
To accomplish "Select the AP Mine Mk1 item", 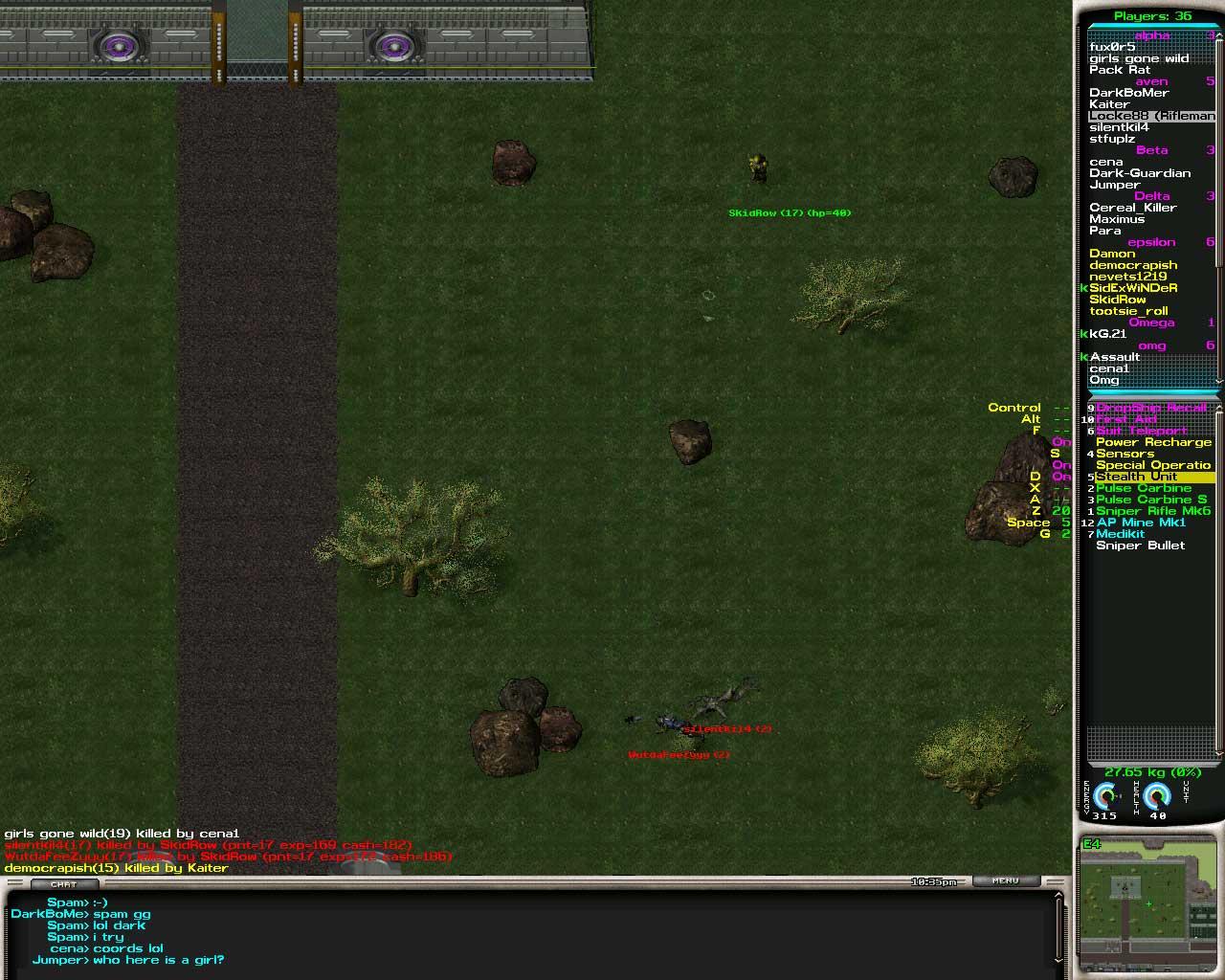I will (1141, 523).
